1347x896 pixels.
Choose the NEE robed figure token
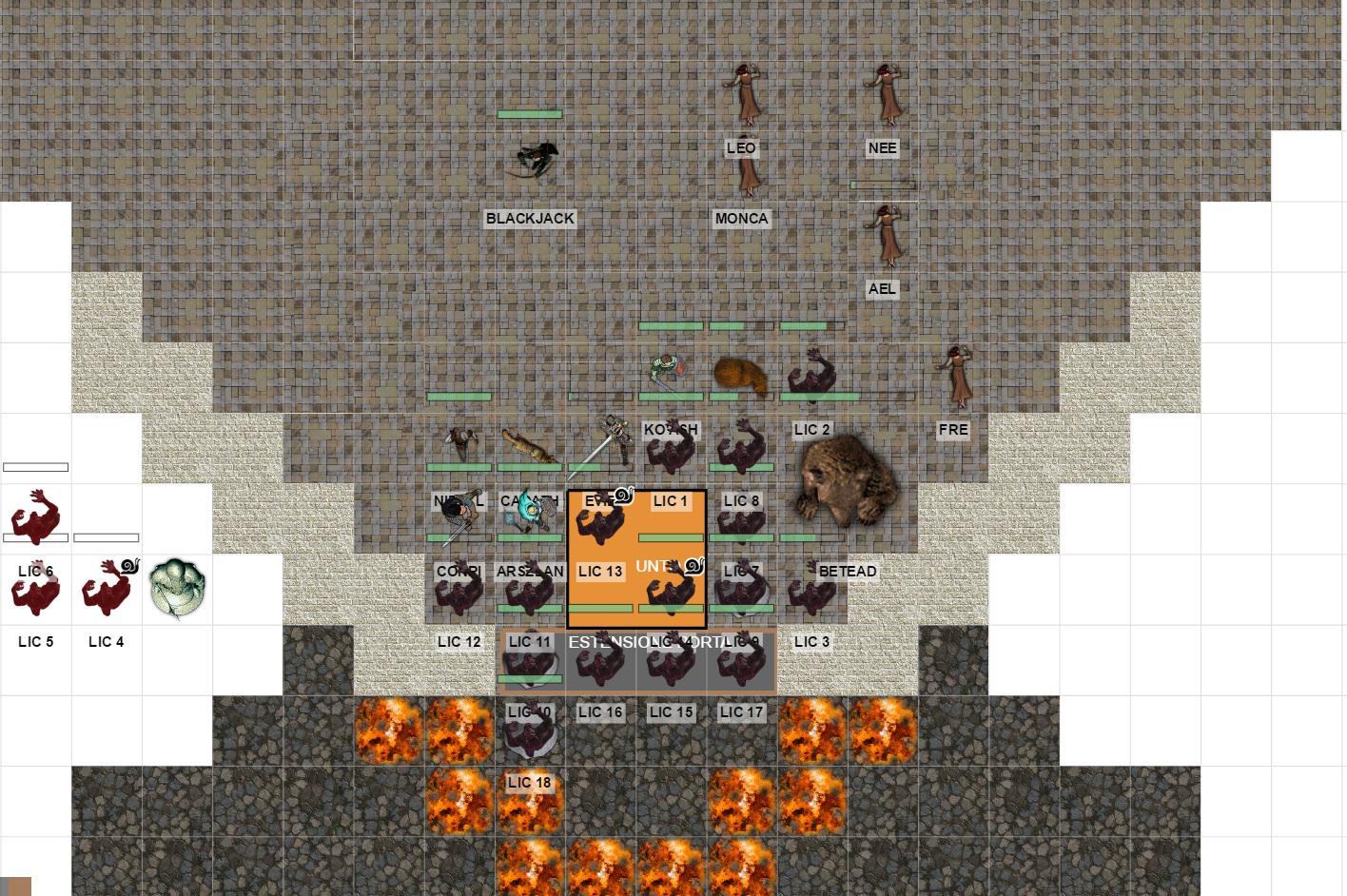click(883, 95)
